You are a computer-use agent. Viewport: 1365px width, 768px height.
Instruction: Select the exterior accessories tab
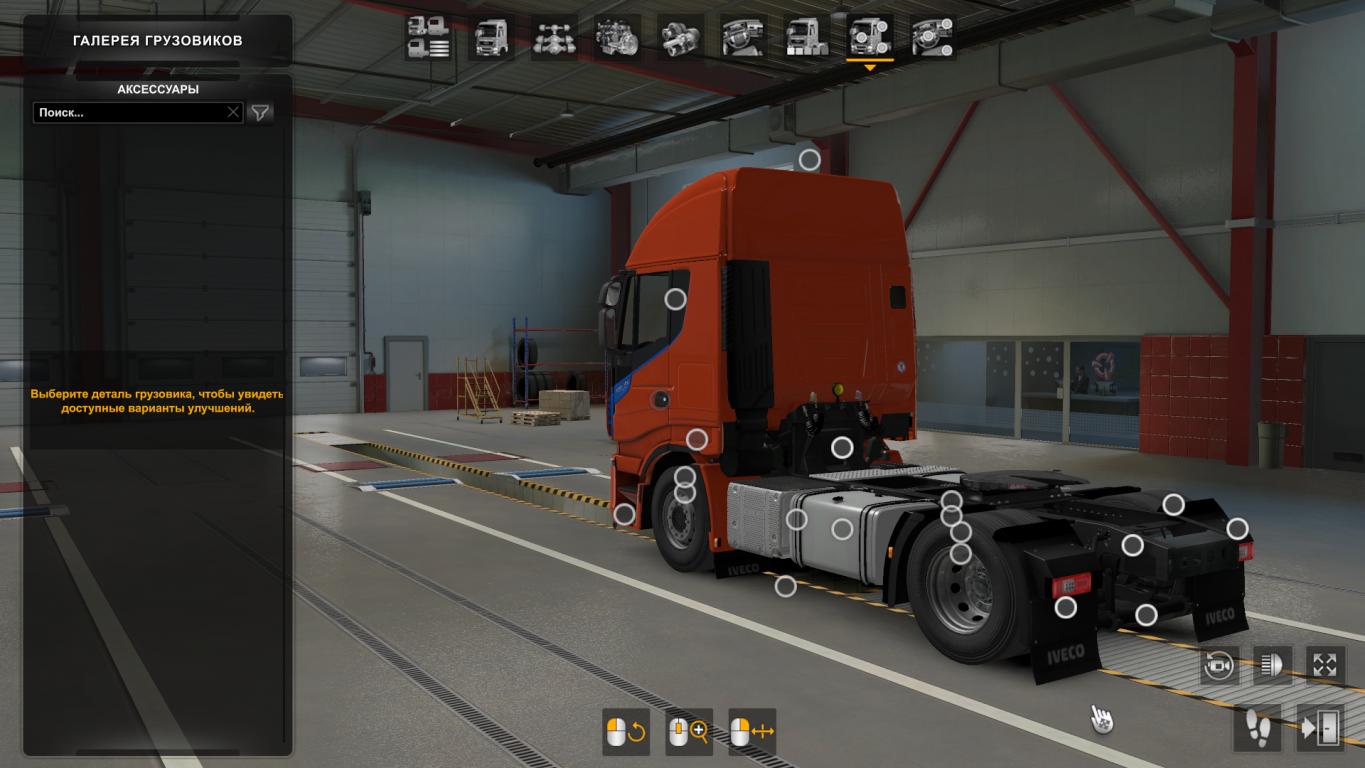tap(869, 38)
